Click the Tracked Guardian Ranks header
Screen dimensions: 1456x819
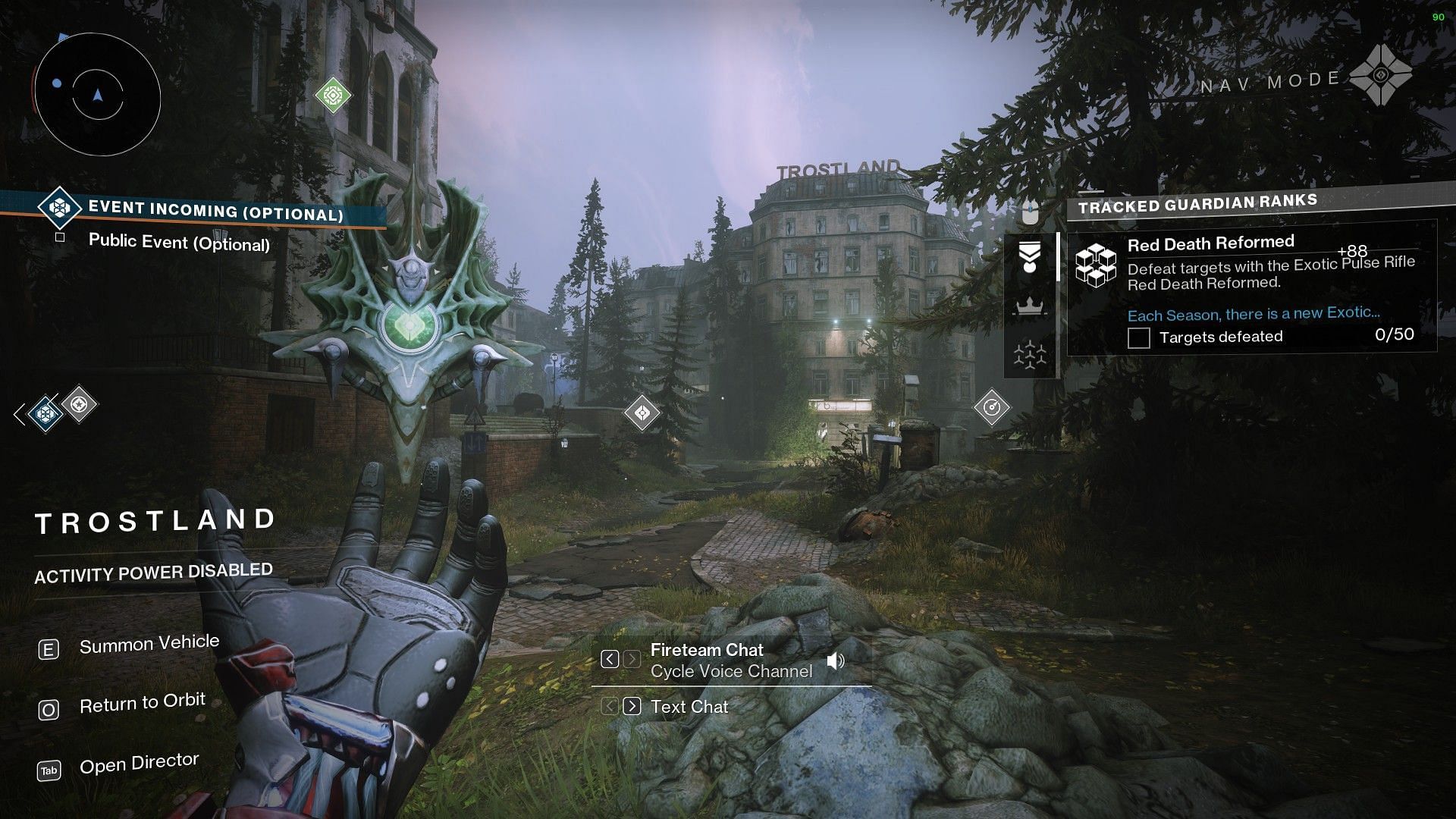point(1197,204)
